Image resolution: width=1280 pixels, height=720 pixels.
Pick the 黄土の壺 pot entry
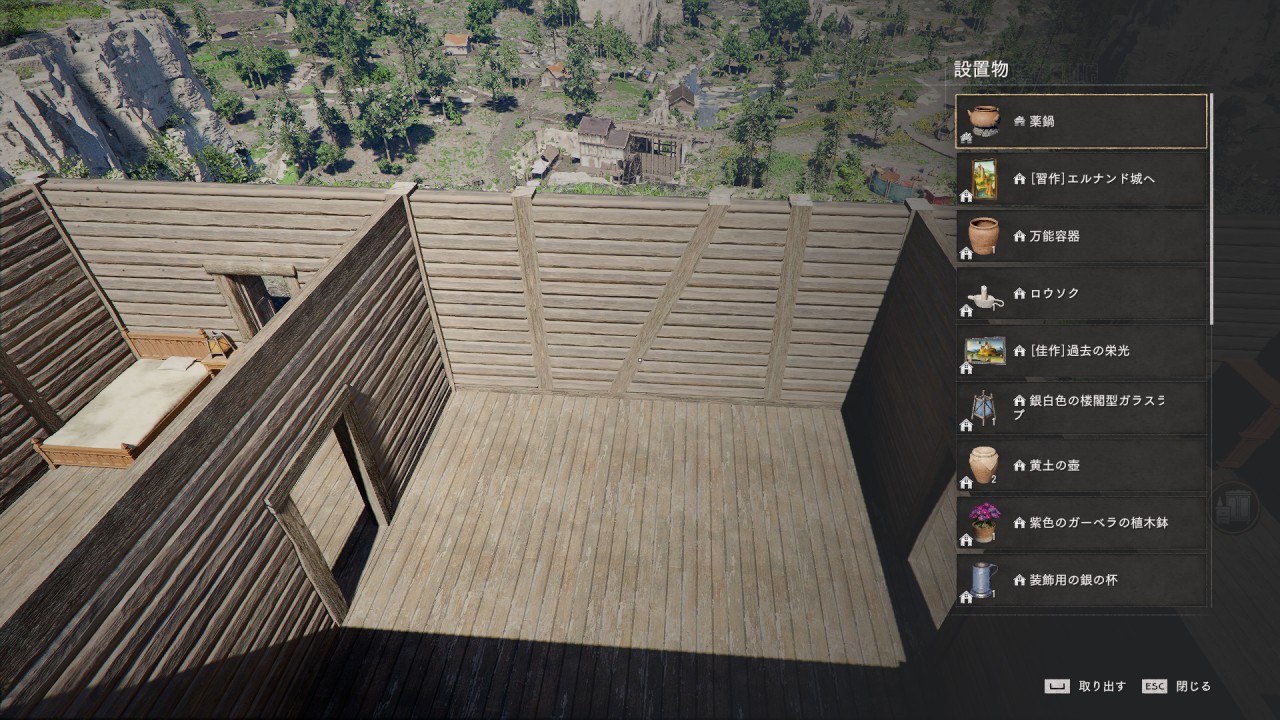pos(1081,465)
